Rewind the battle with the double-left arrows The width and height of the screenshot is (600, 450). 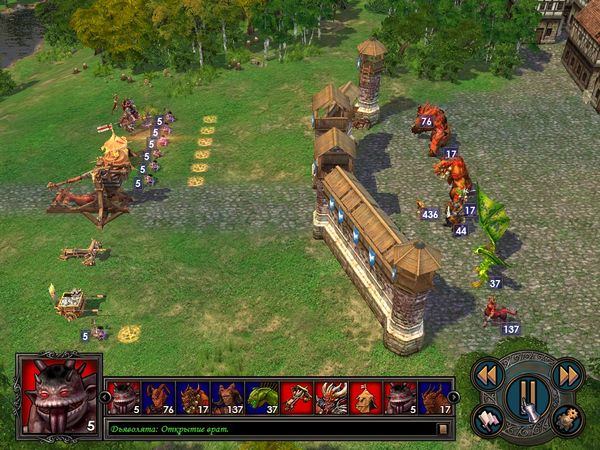pos(487,374)
